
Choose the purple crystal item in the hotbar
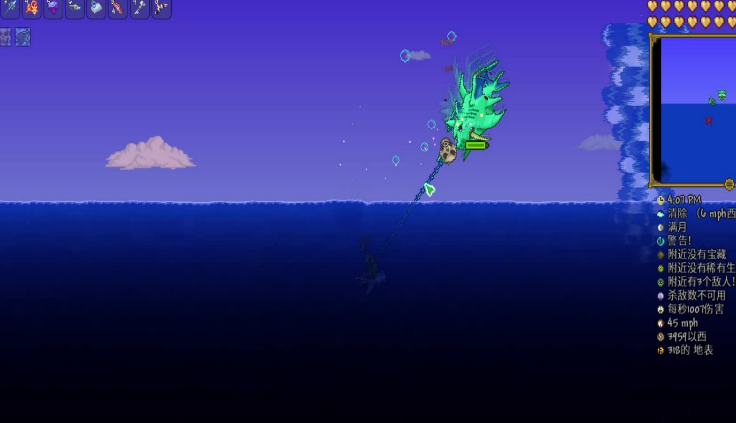coord(53,8)
